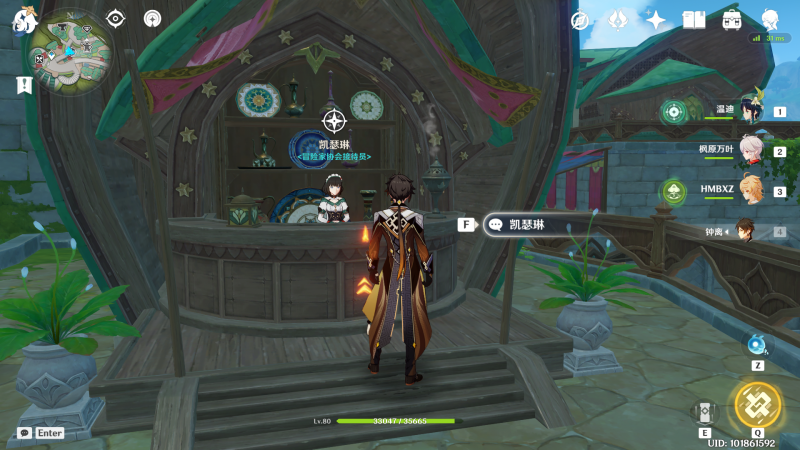The height and width of the screenshot is (450, 800).
Task: Activate the golden Elemental Burst icon
Action: (757, 404)
